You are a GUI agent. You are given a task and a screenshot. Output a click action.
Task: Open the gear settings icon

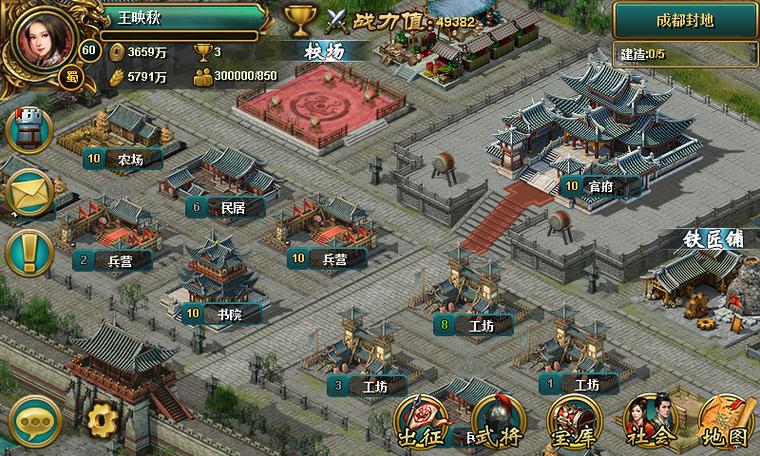coord(100,419)
